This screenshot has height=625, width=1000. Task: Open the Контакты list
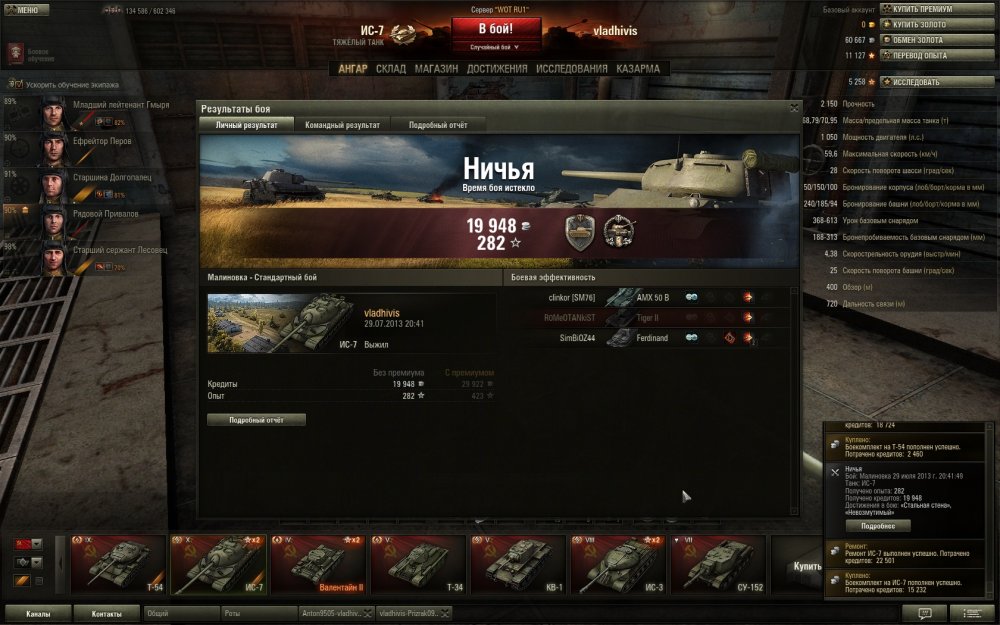coord(107,613)
